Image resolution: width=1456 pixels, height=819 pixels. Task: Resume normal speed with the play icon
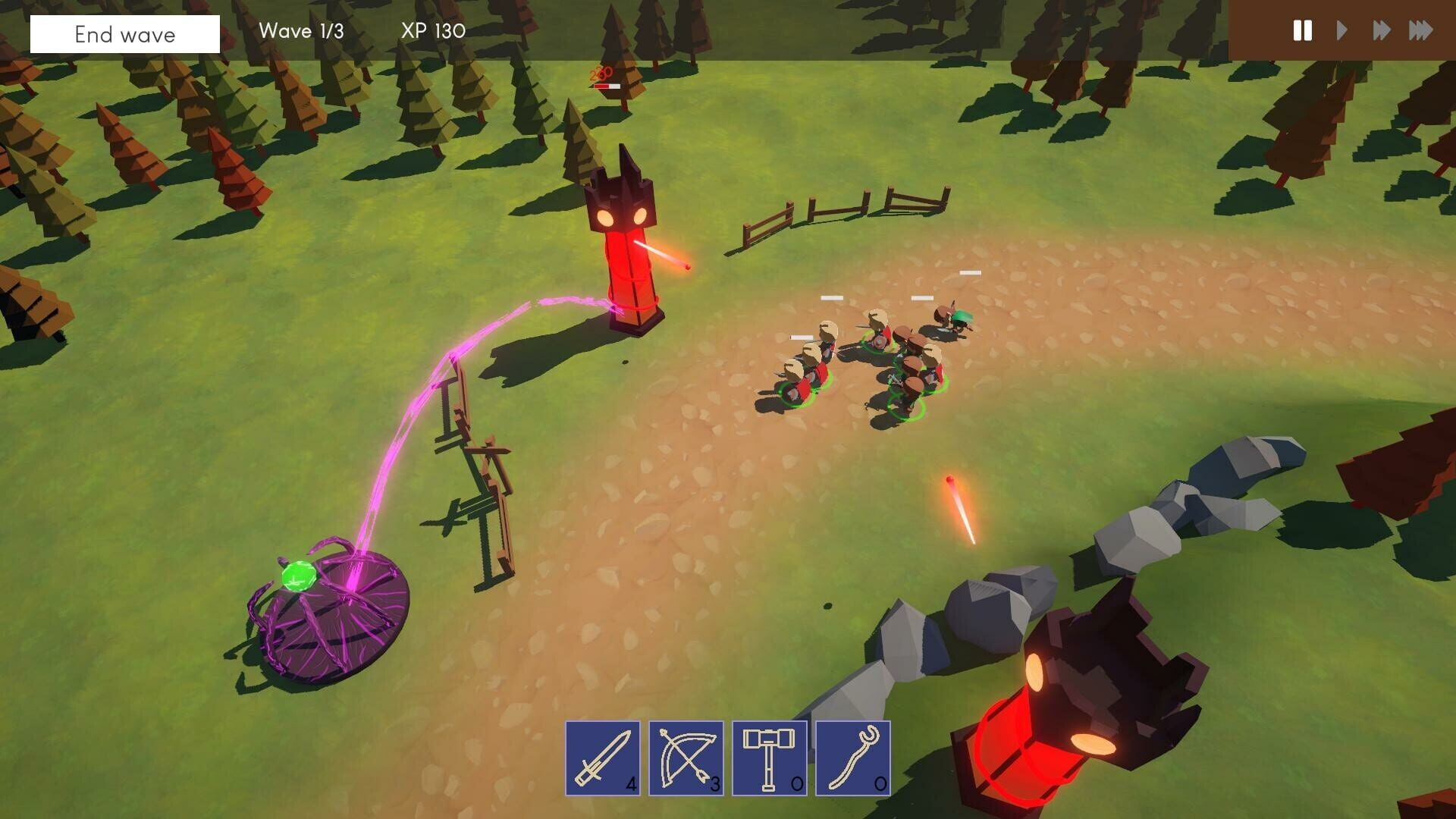coord(1341,31)
